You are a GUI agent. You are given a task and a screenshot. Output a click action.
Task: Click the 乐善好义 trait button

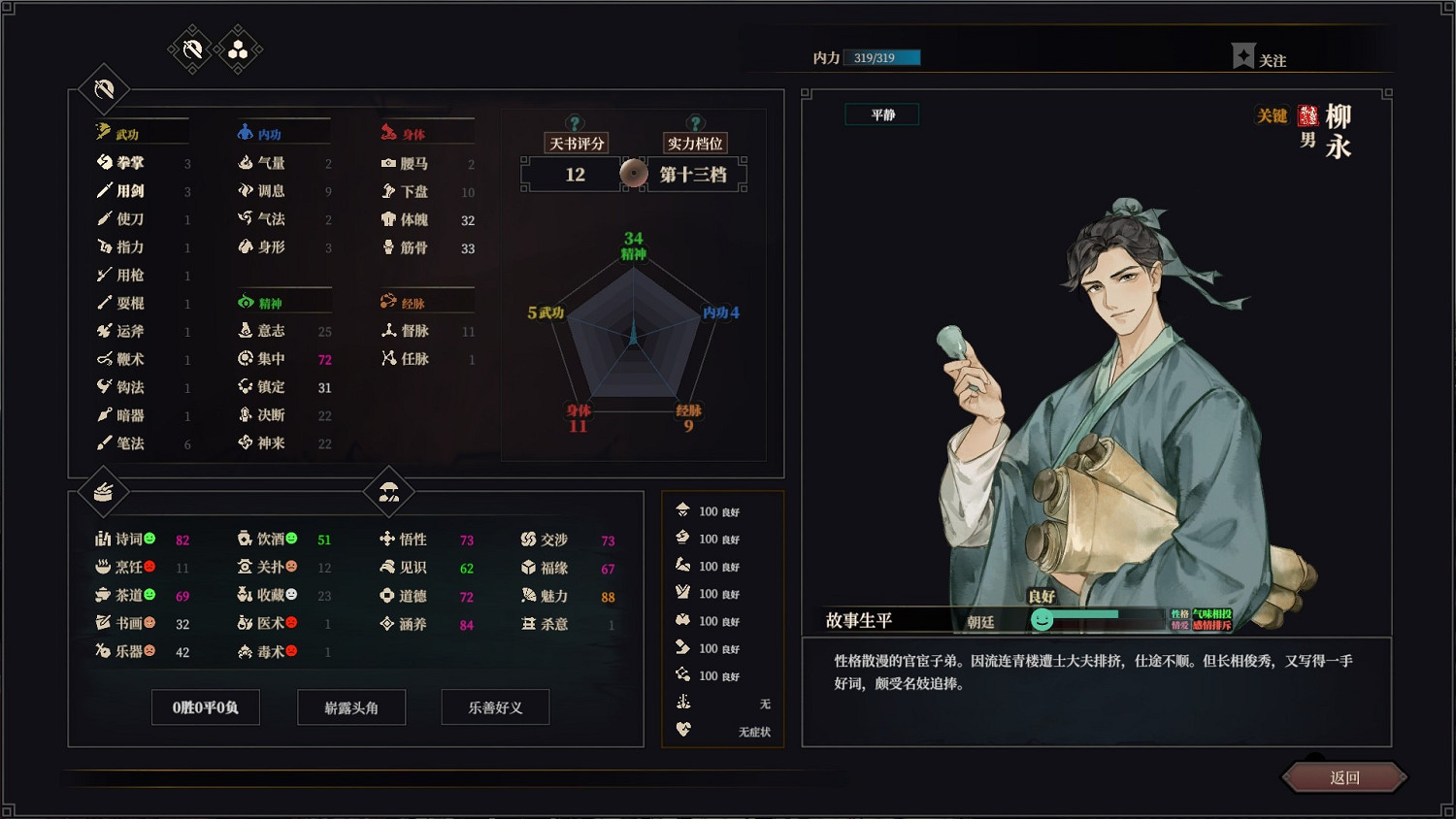click(x=495, y=707)
